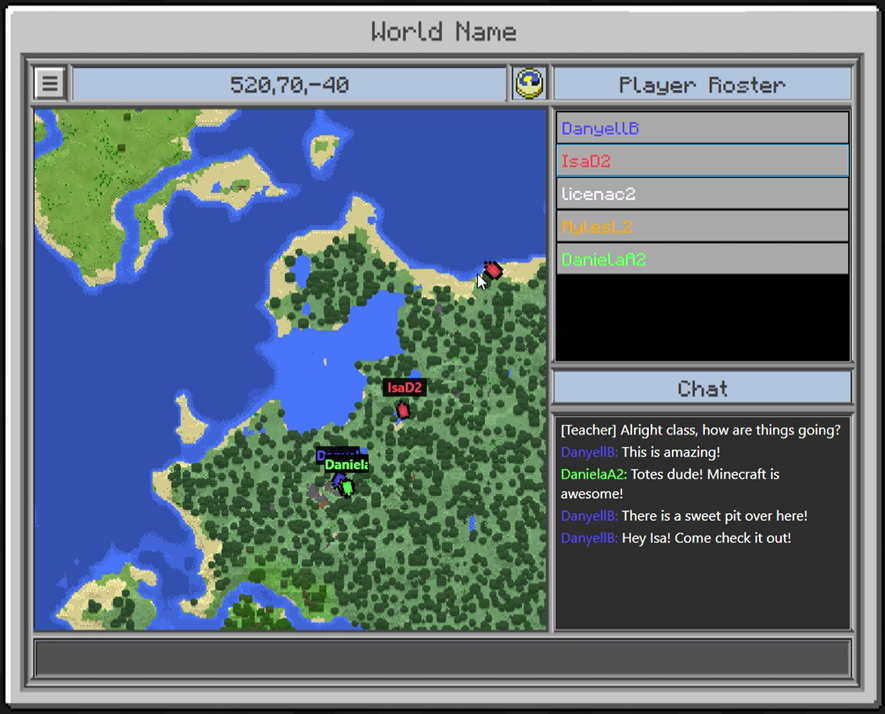Select DanyellB in the player roster
The width and height of the screenshot is (885, 714).
tap(702, 128)
